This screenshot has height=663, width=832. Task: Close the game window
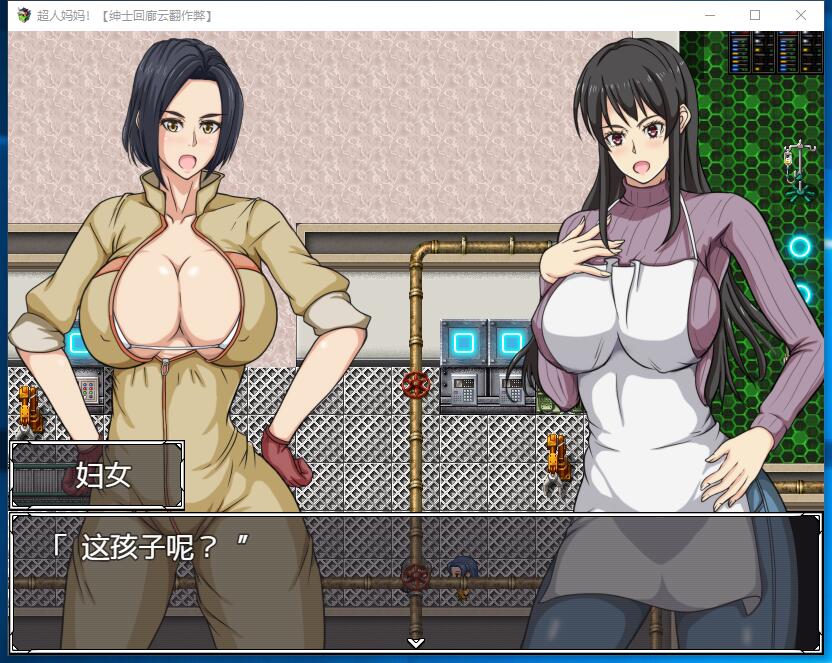coord(801,15)
